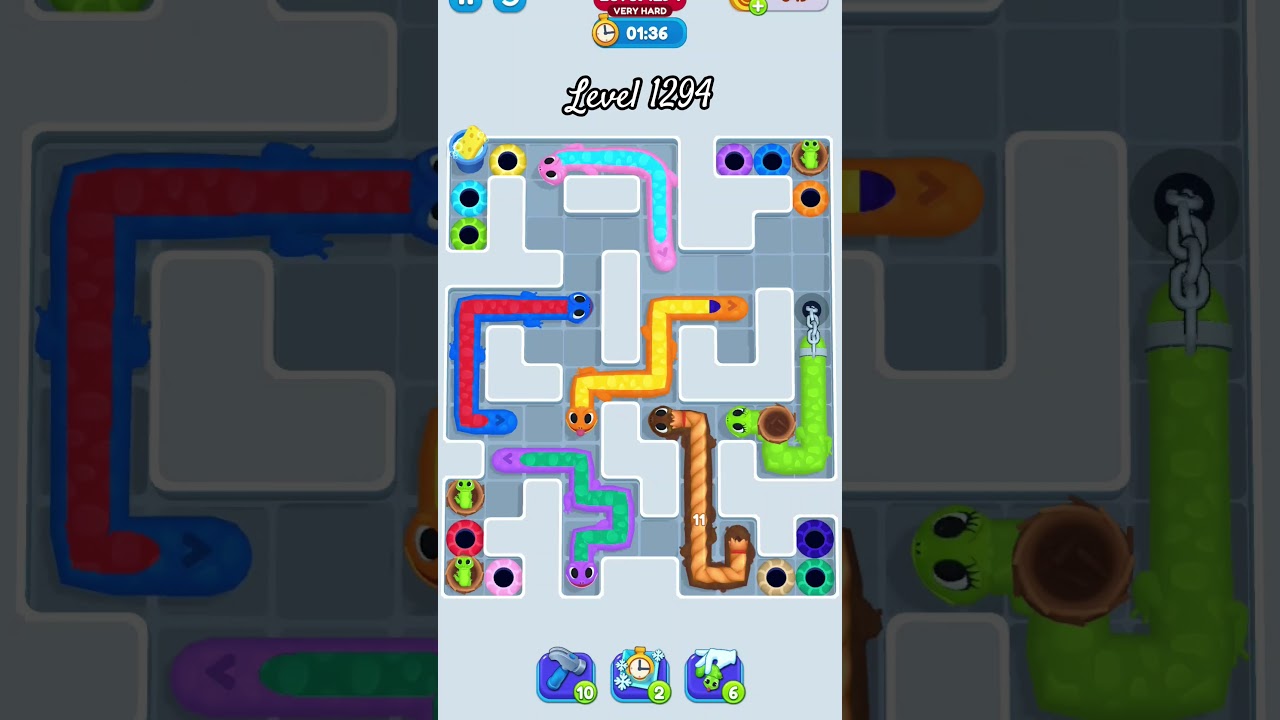1280x720 pixels.
Task: Tap the brown snake labeled 11
Action: point(700,520)
